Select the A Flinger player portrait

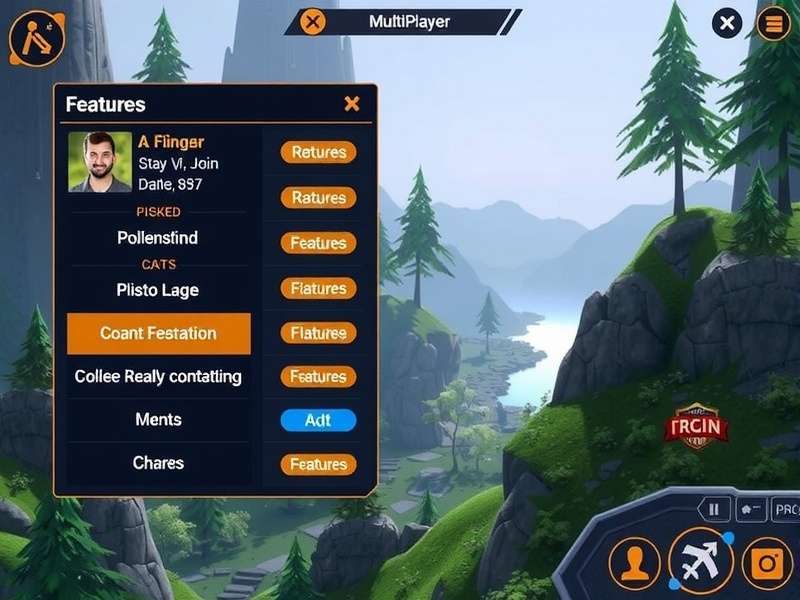pos(100,162)
